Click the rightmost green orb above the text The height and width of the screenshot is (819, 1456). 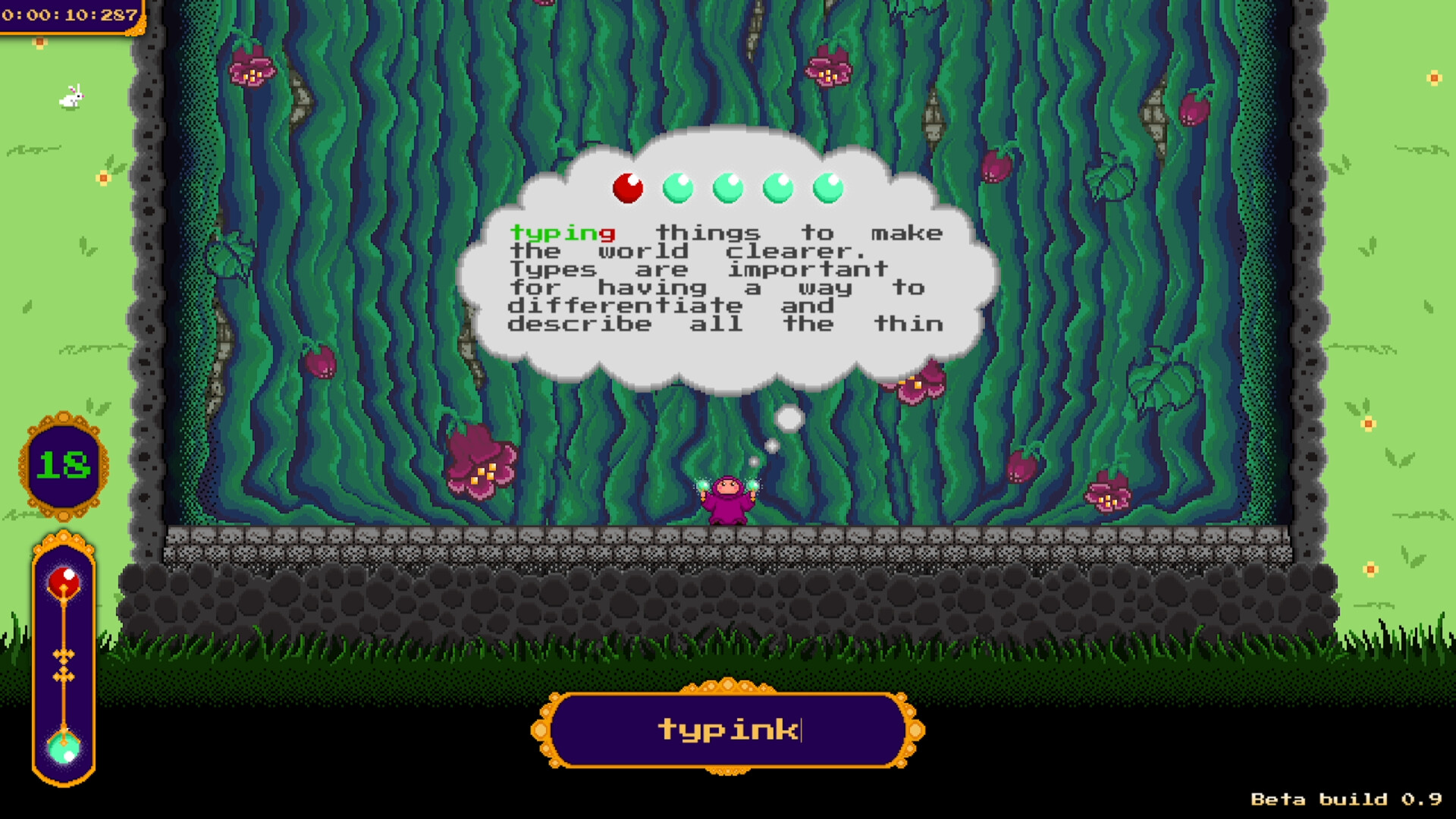coord(828,189)
